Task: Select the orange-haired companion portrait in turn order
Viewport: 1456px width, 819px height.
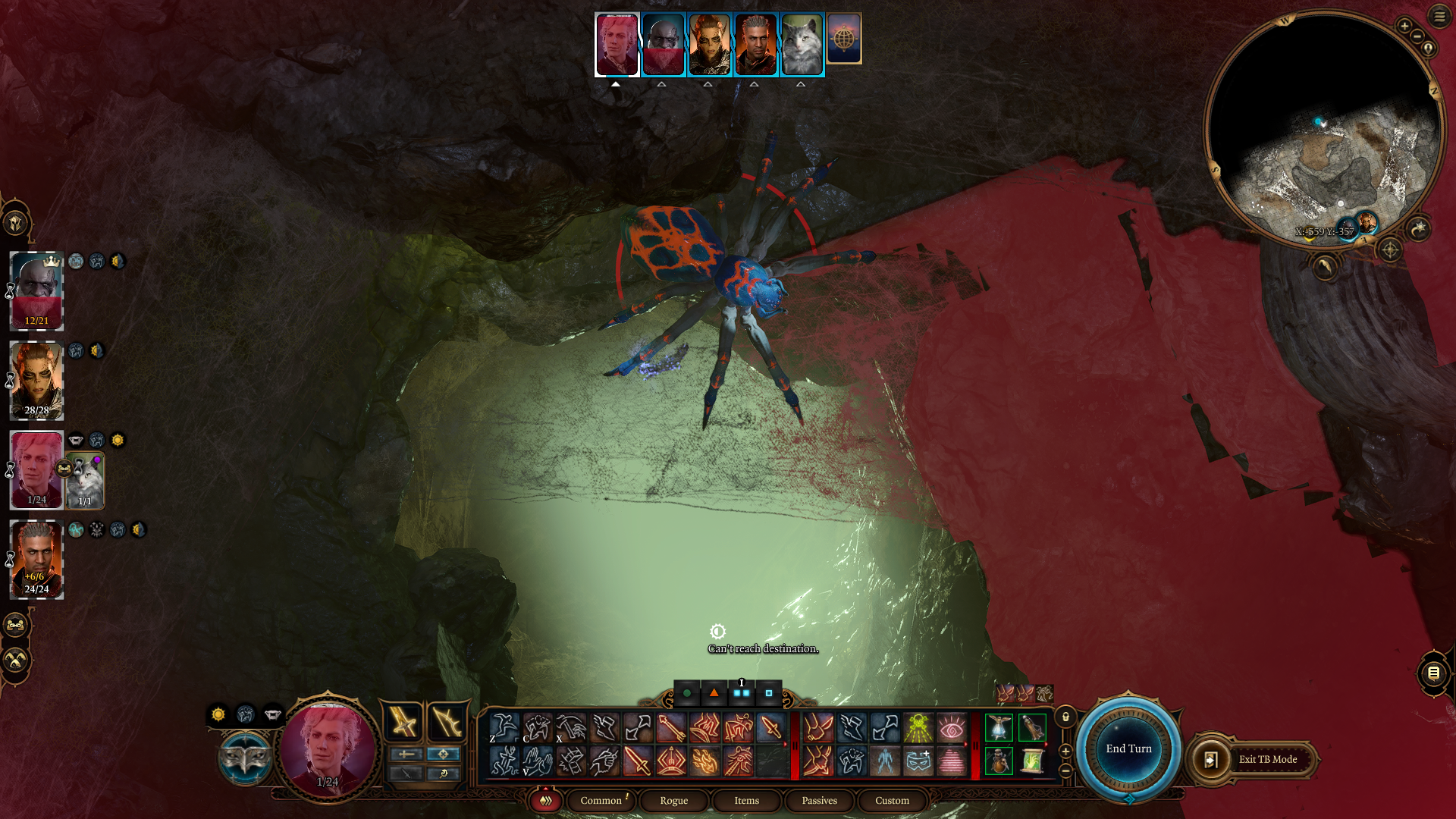Action: [709, 44]
